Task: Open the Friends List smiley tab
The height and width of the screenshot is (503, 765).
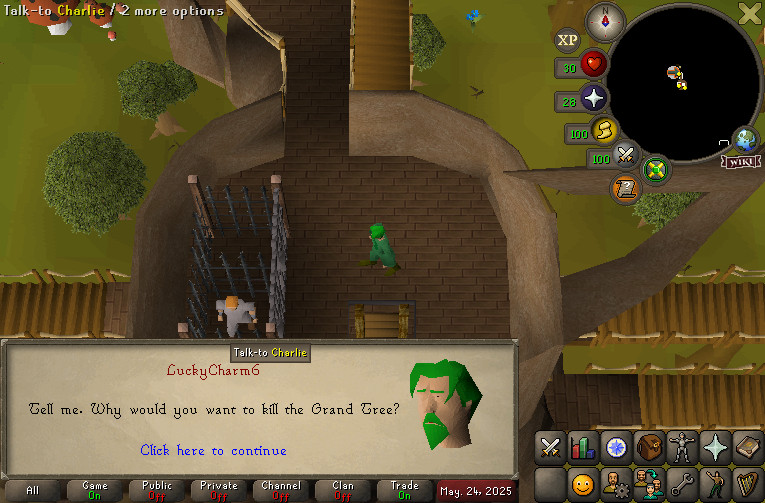Action: pyautogui.click(x=582, y=485)
